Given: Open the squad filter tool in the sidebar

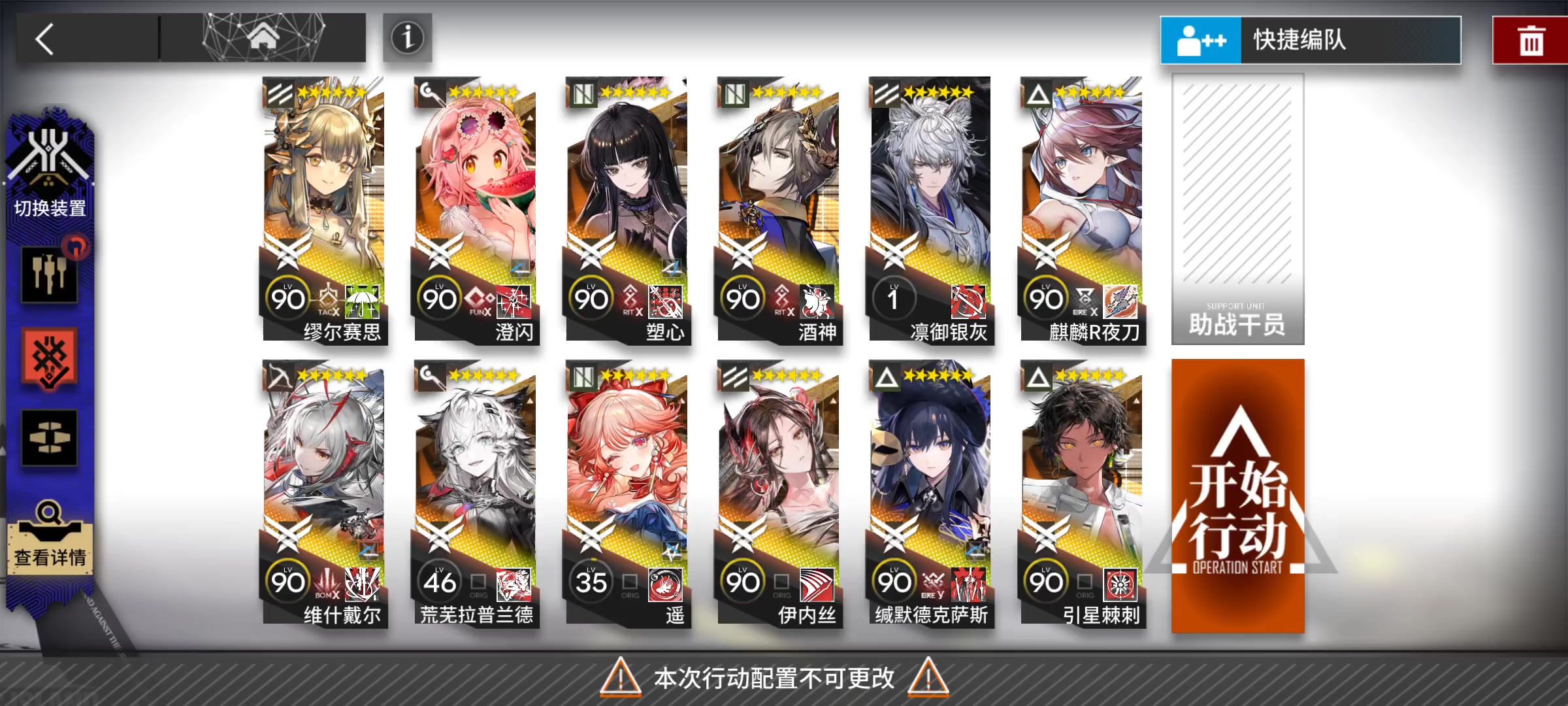Looking at the screenshot, I should [x=50, y=275].
